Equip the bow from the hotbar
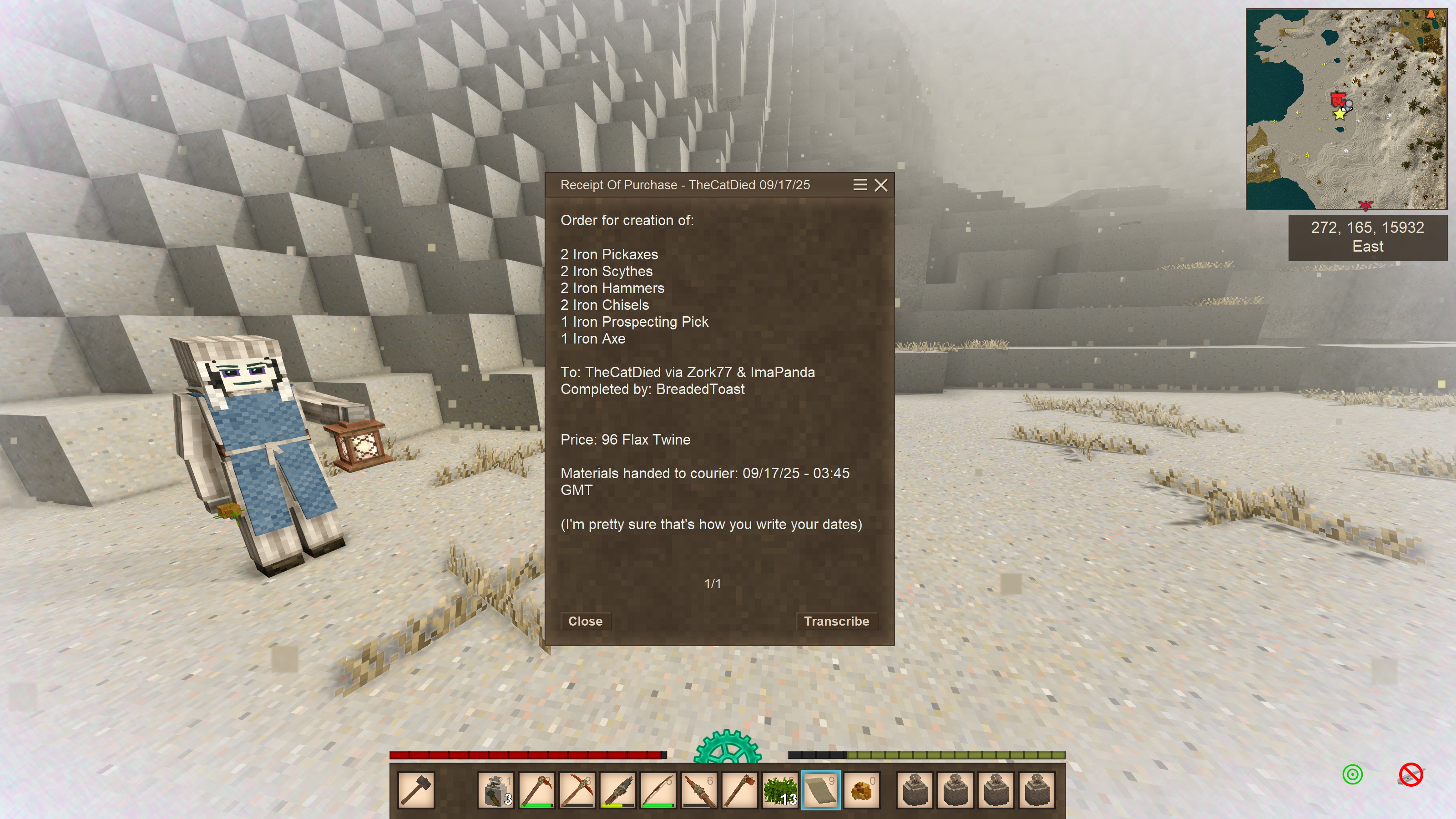This screenshot has height=819, width=1456. (x=658, y=789)
